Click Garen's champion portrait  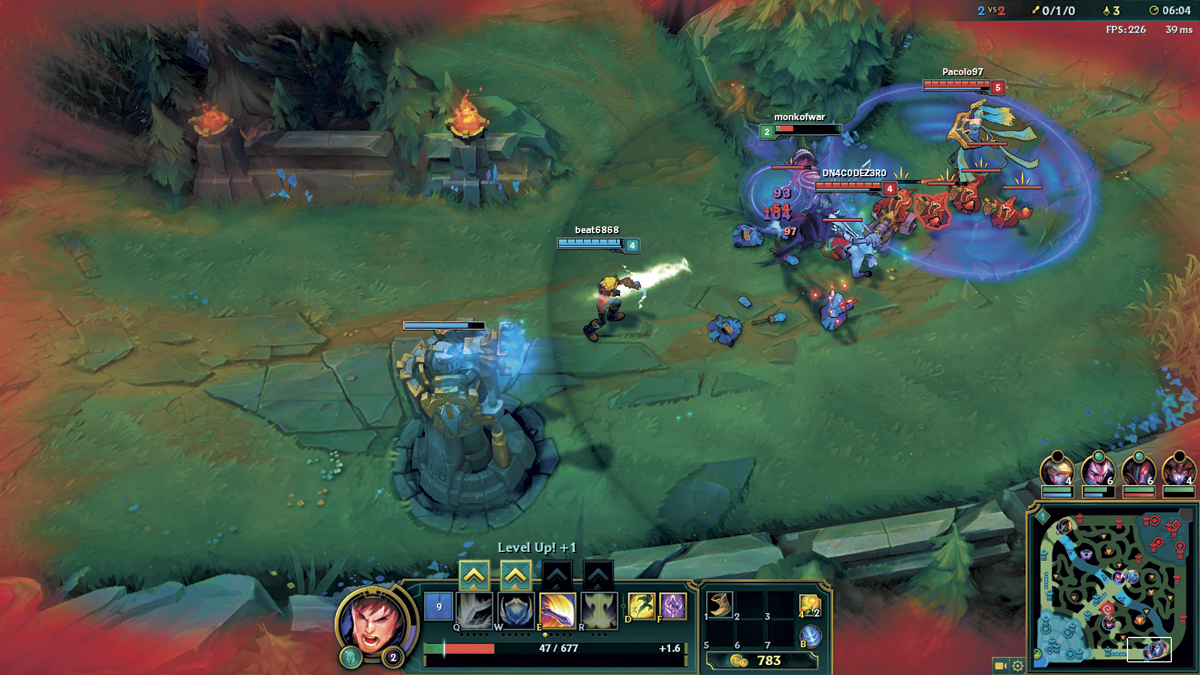point(376,619)
